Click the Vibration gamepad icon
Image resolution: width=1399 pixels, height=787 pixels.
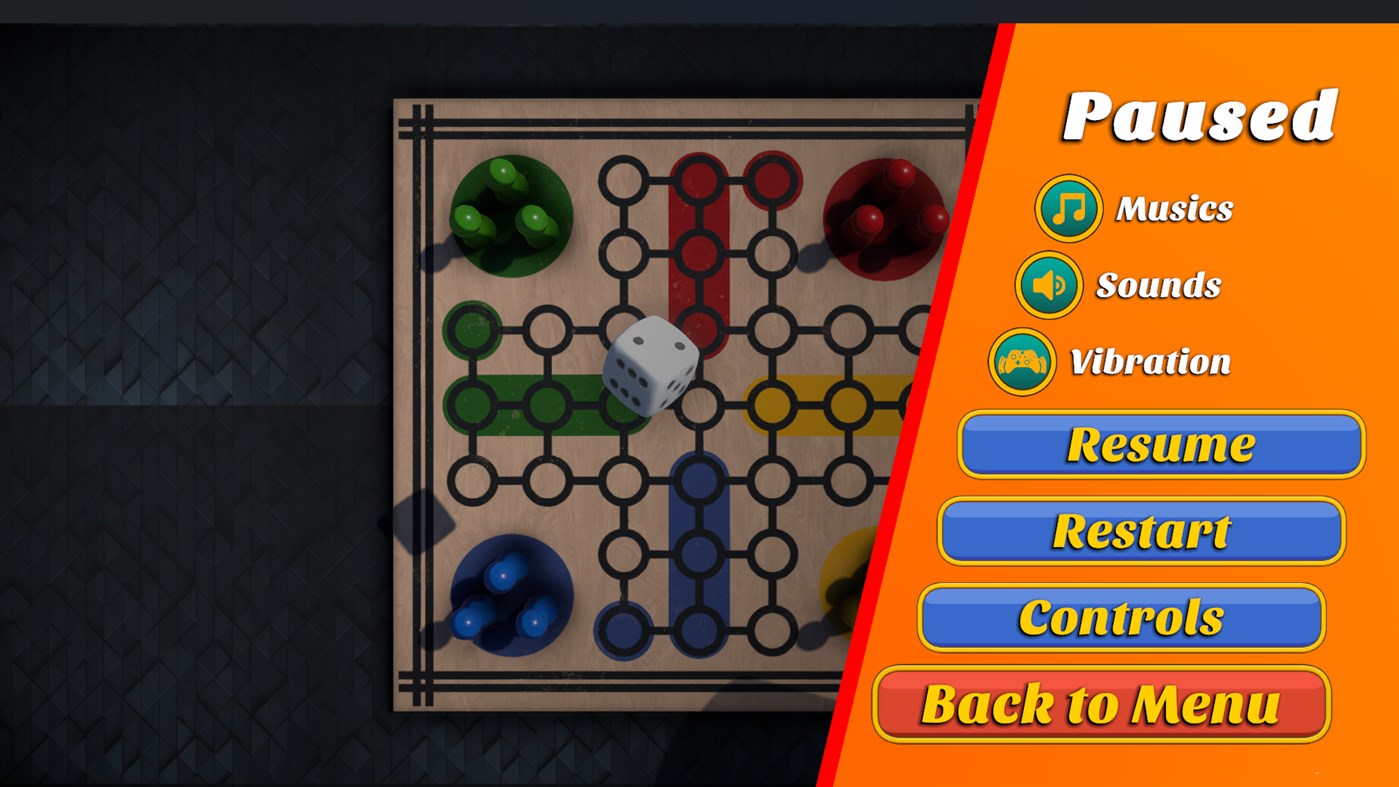[x=1023, y=362]
